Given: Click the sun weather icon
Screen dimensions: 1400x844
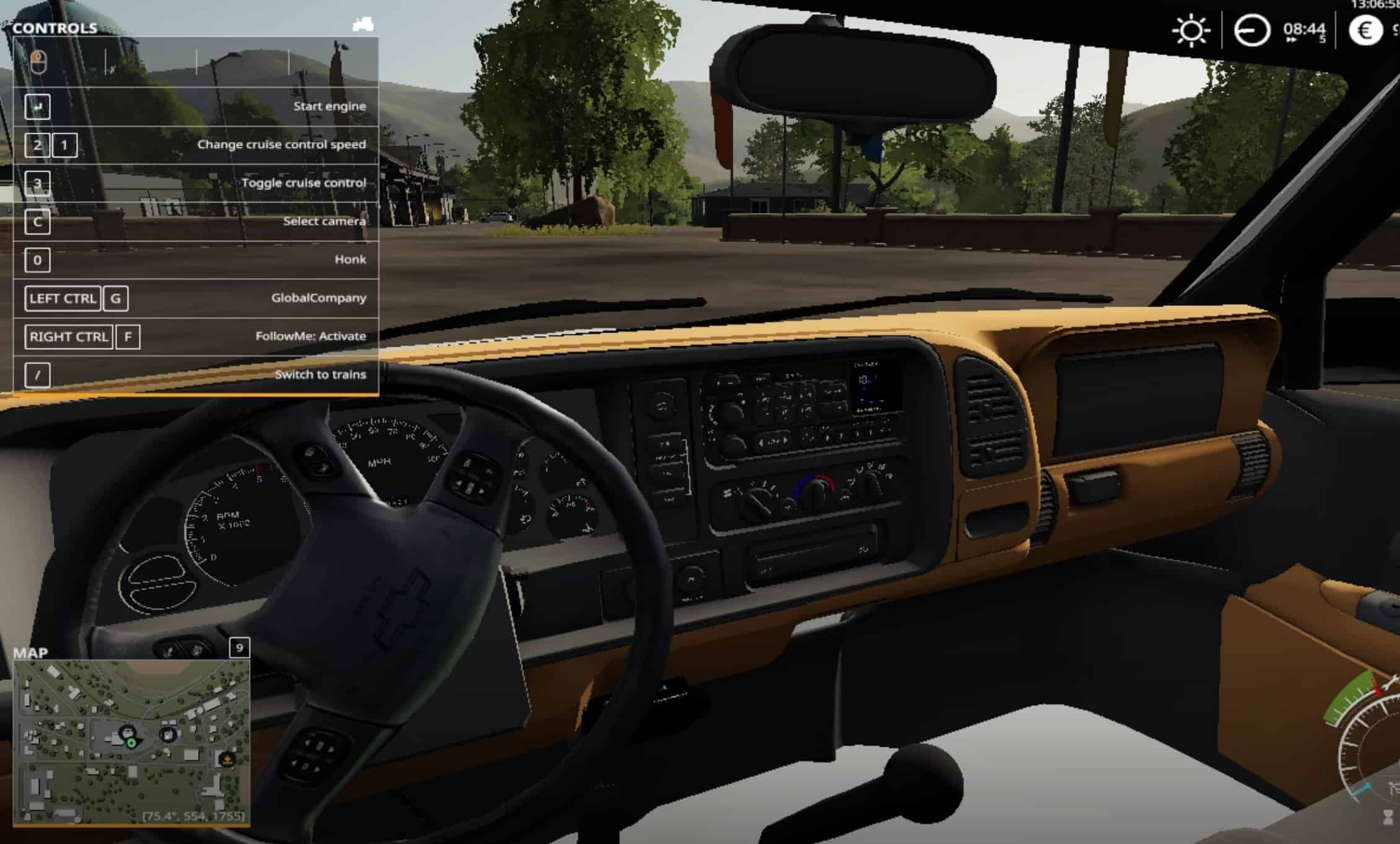Looking at the screenshot, I should [1190, 30].
